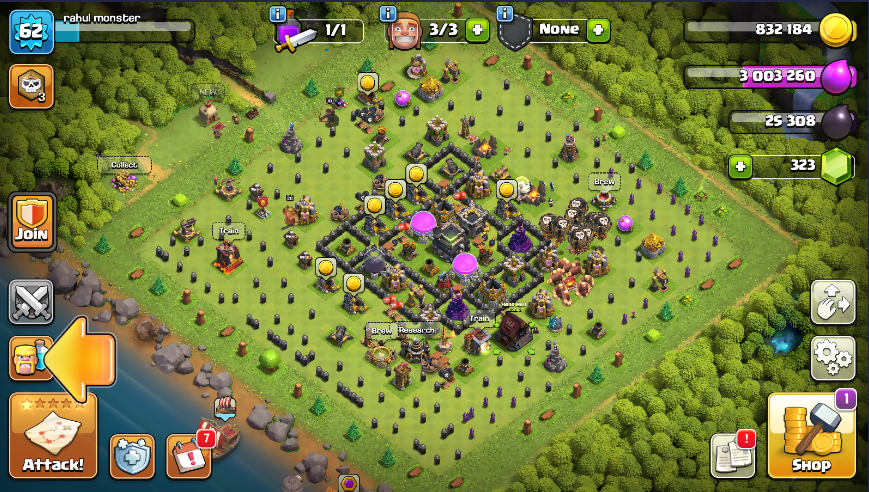Open the messages inbox with red alert
Screen dimensions: 869x492
coord(732,455)
